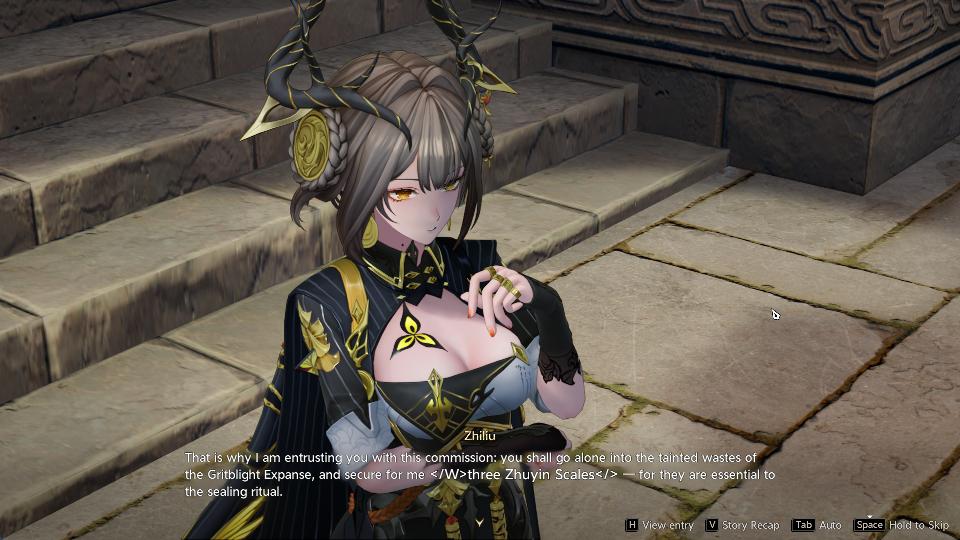Open View entry for the dialogue
This screenshot has height=540, width=960.
(x=660, y=525)
